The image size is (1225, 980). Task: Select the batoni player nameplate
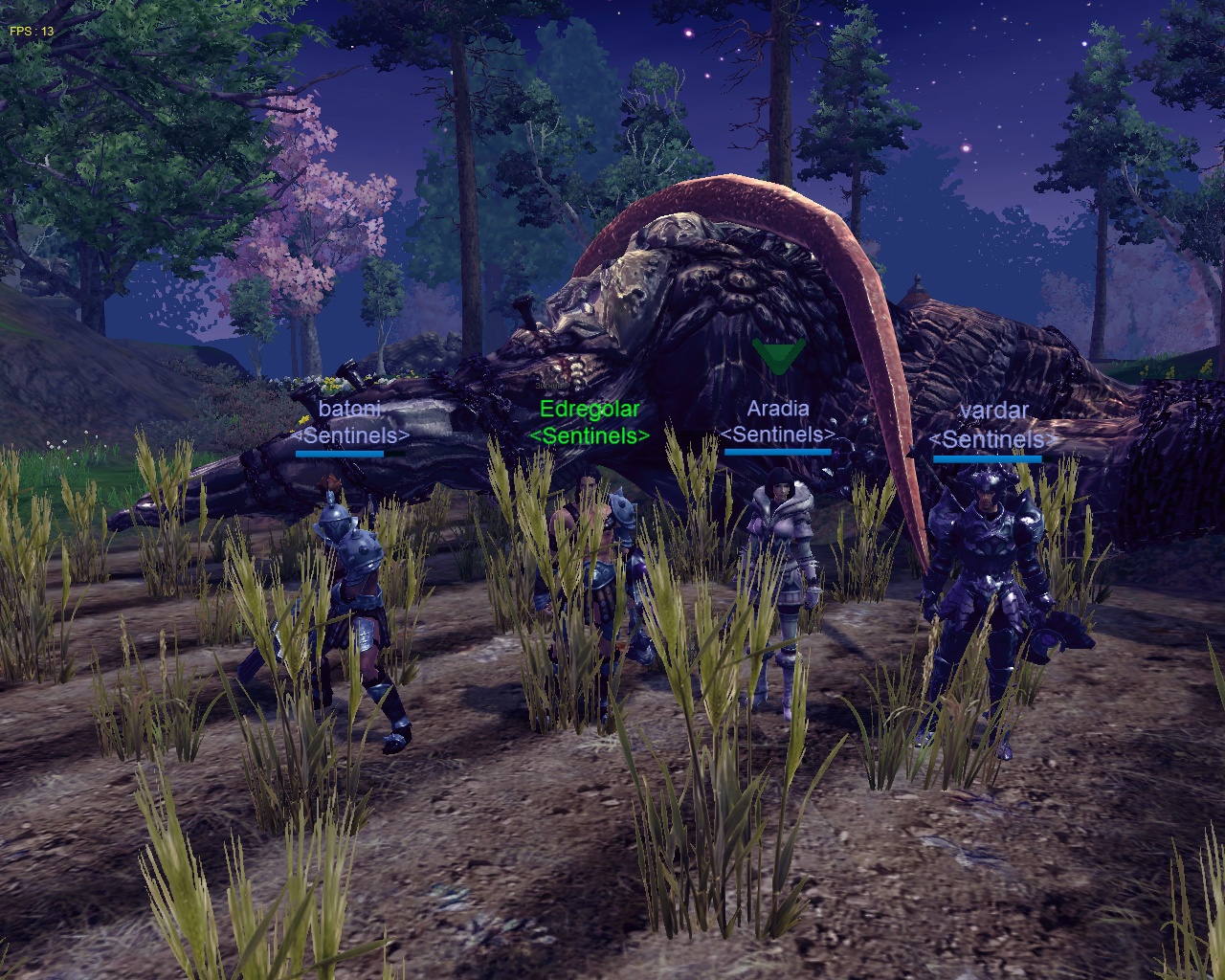350,410
